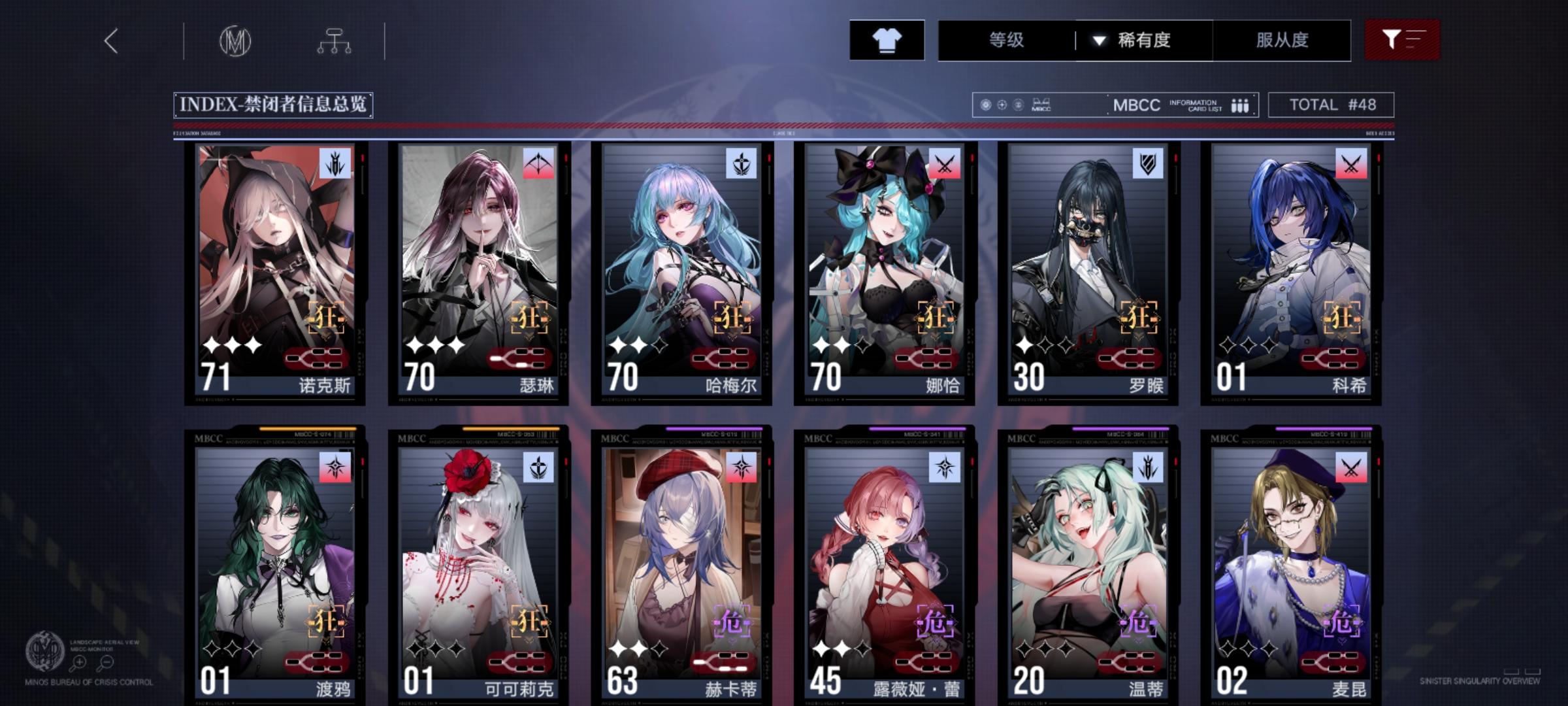Click the card list icon beside INFORMATION CARD LIST
This screenshot has height=706, width=1568.
click(x=1239, y=104)
